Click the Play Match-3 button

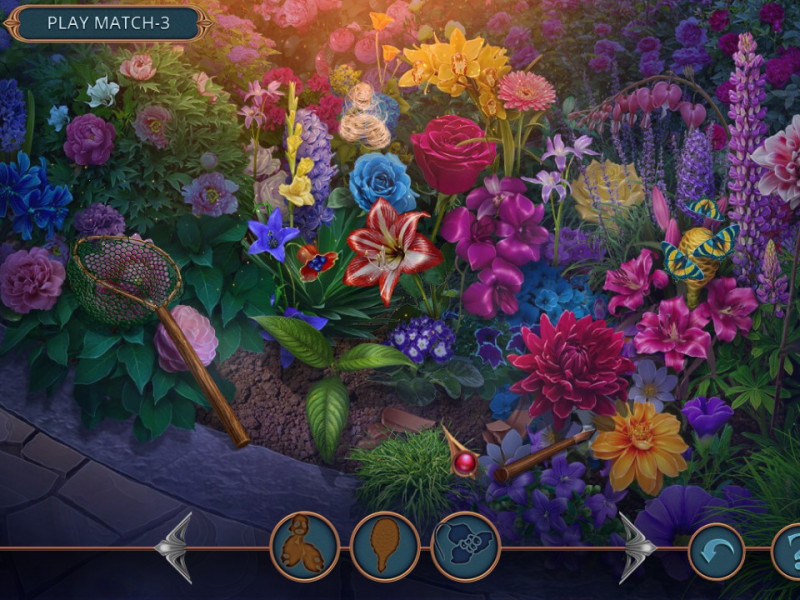tap(108, 22)
